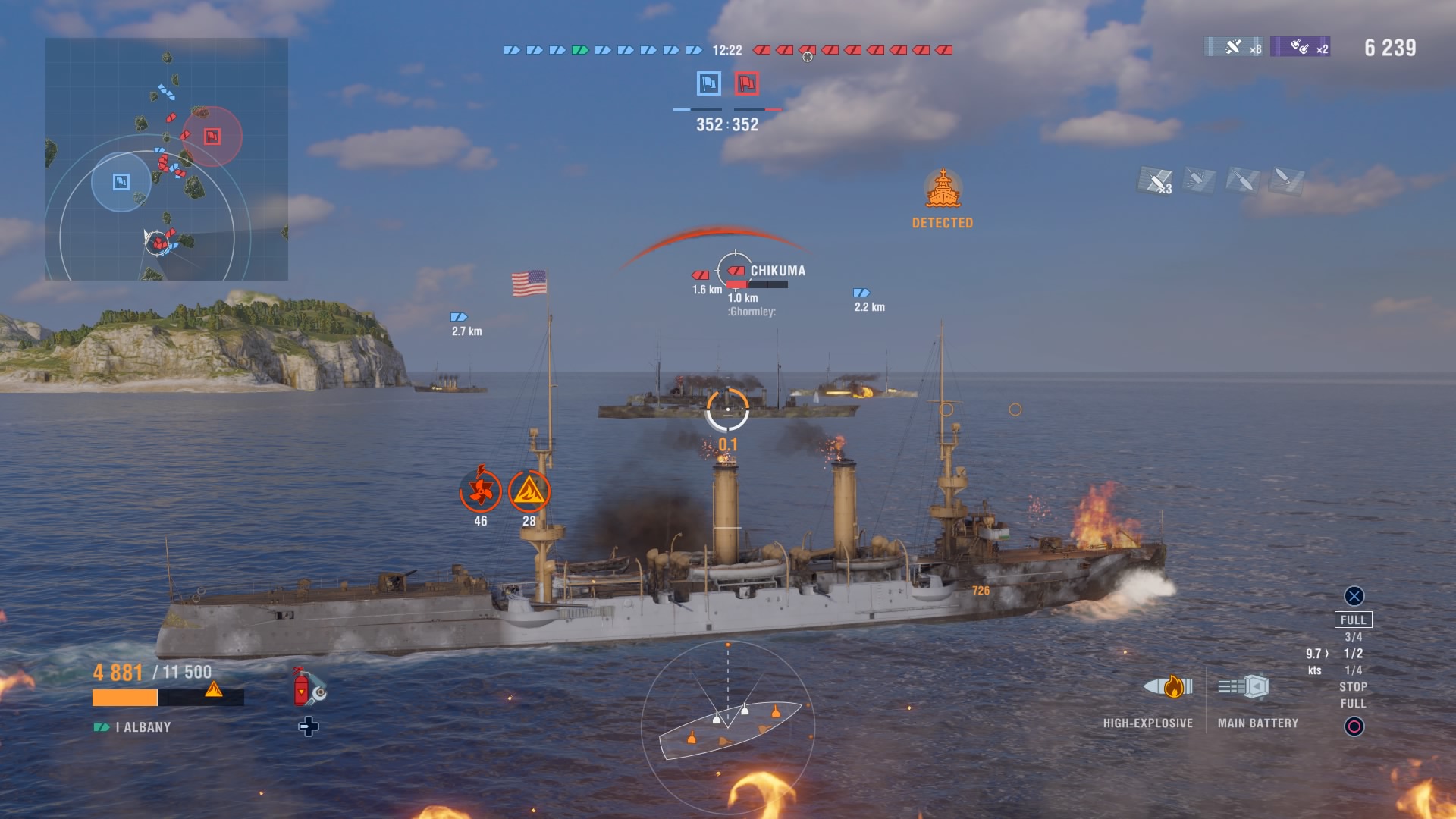
Task: Click the orange Detected ship indicator
Action: [943, 190]
